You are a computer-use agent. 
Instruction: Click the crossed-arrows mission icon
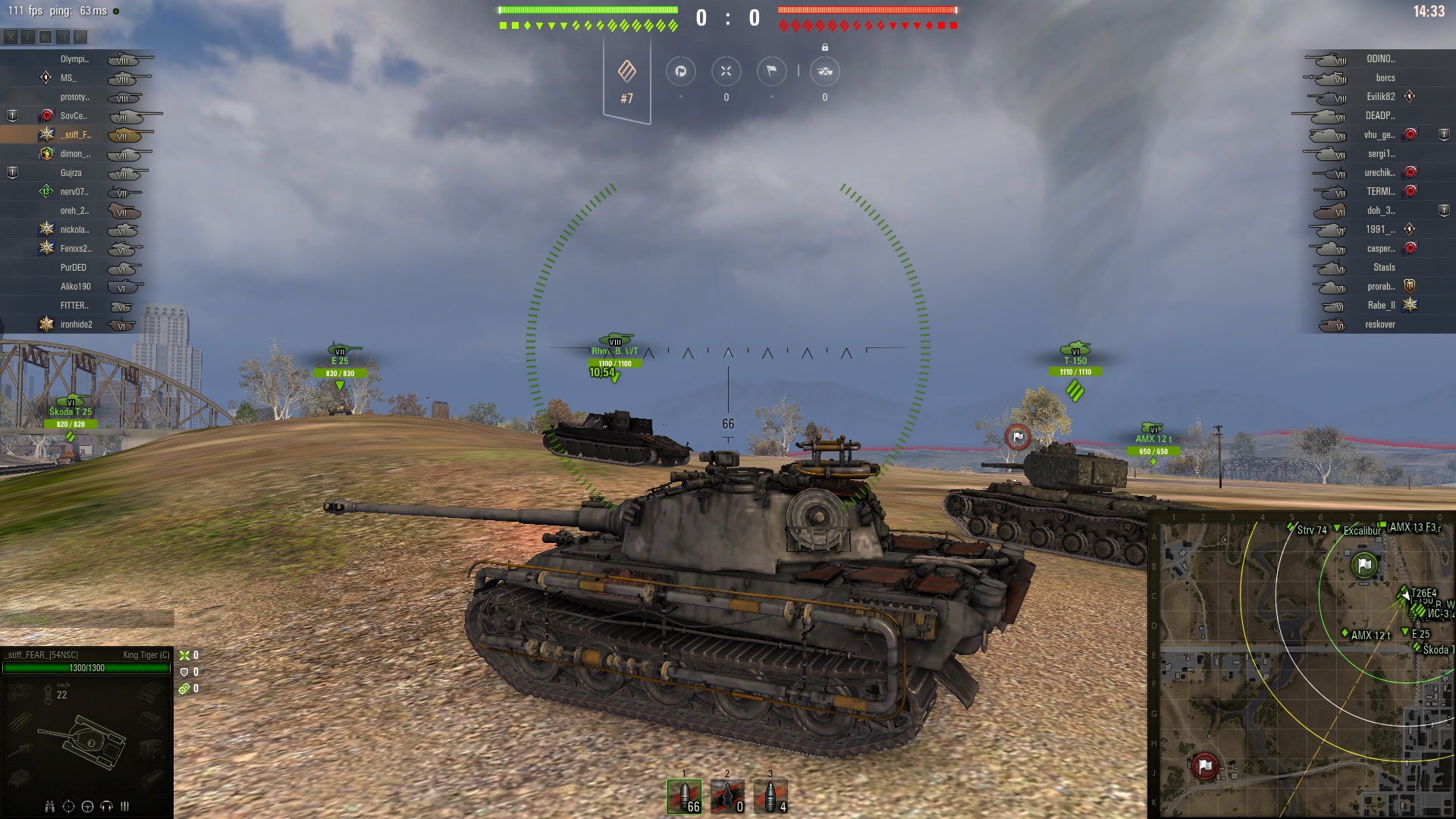726,71
